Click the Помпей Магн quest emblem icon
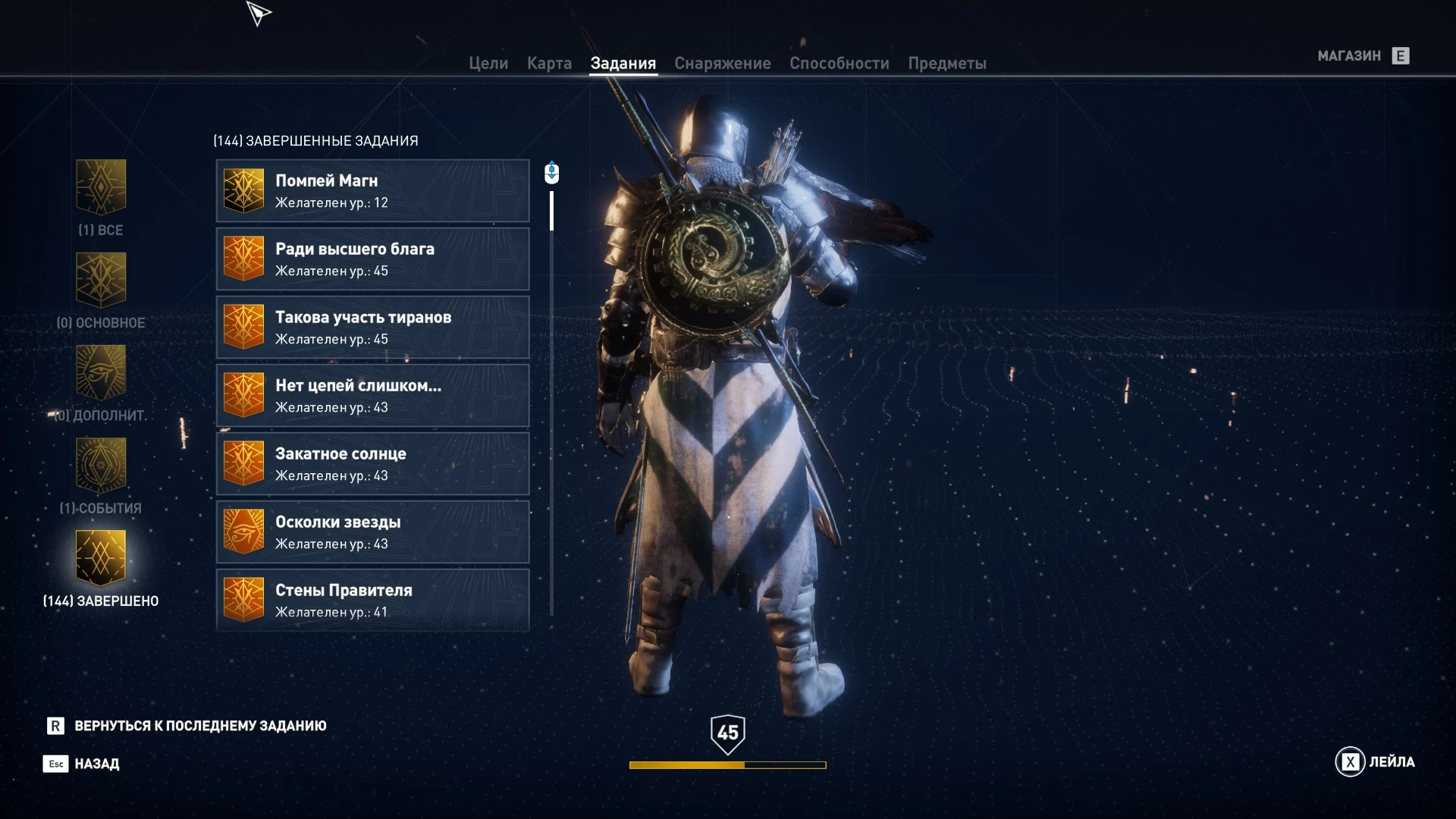Viewport: 1456px width, 819px height. click(243, 190)
